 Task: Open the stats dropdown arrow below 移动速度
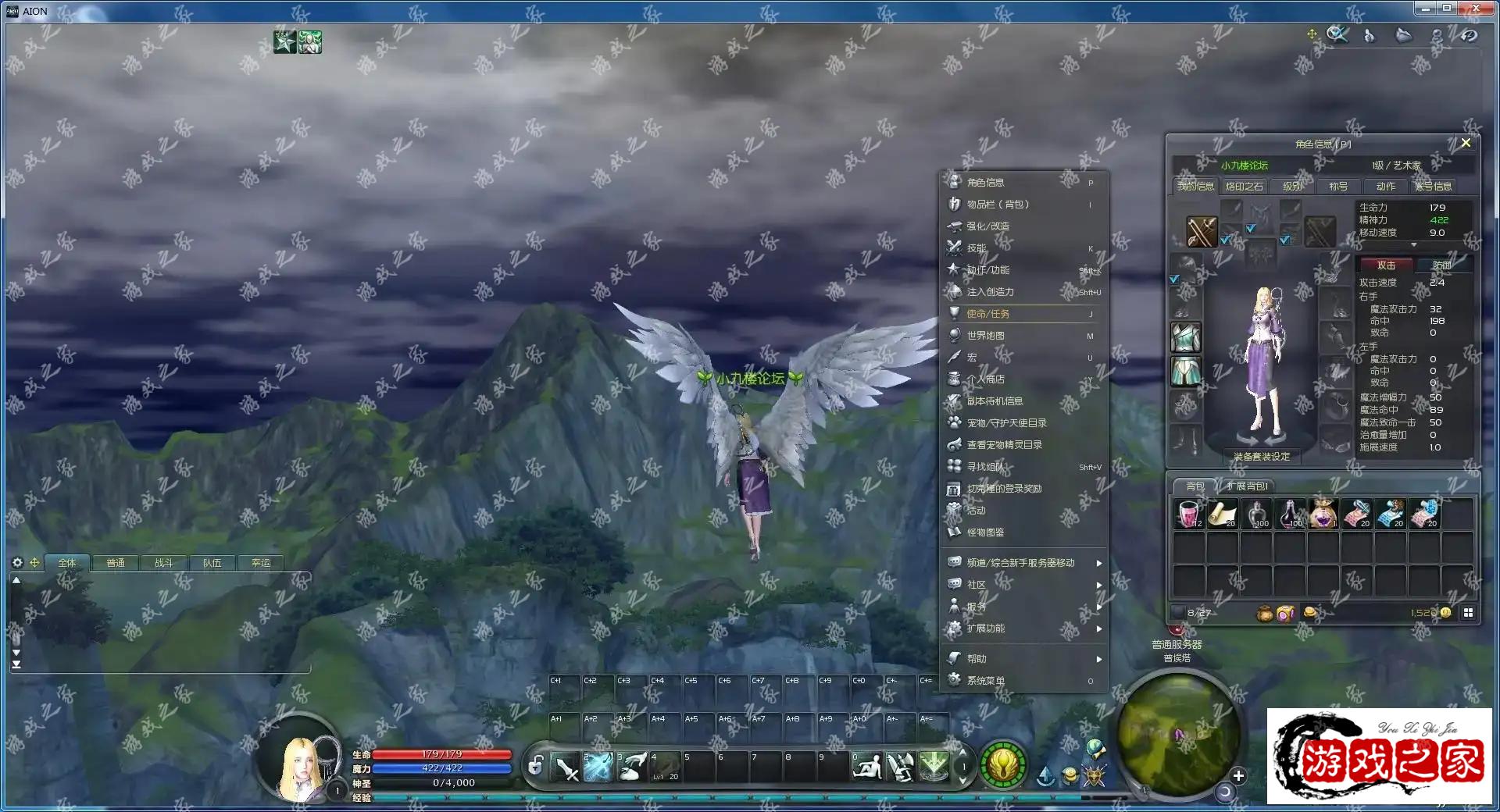(x=1414, y=244)
